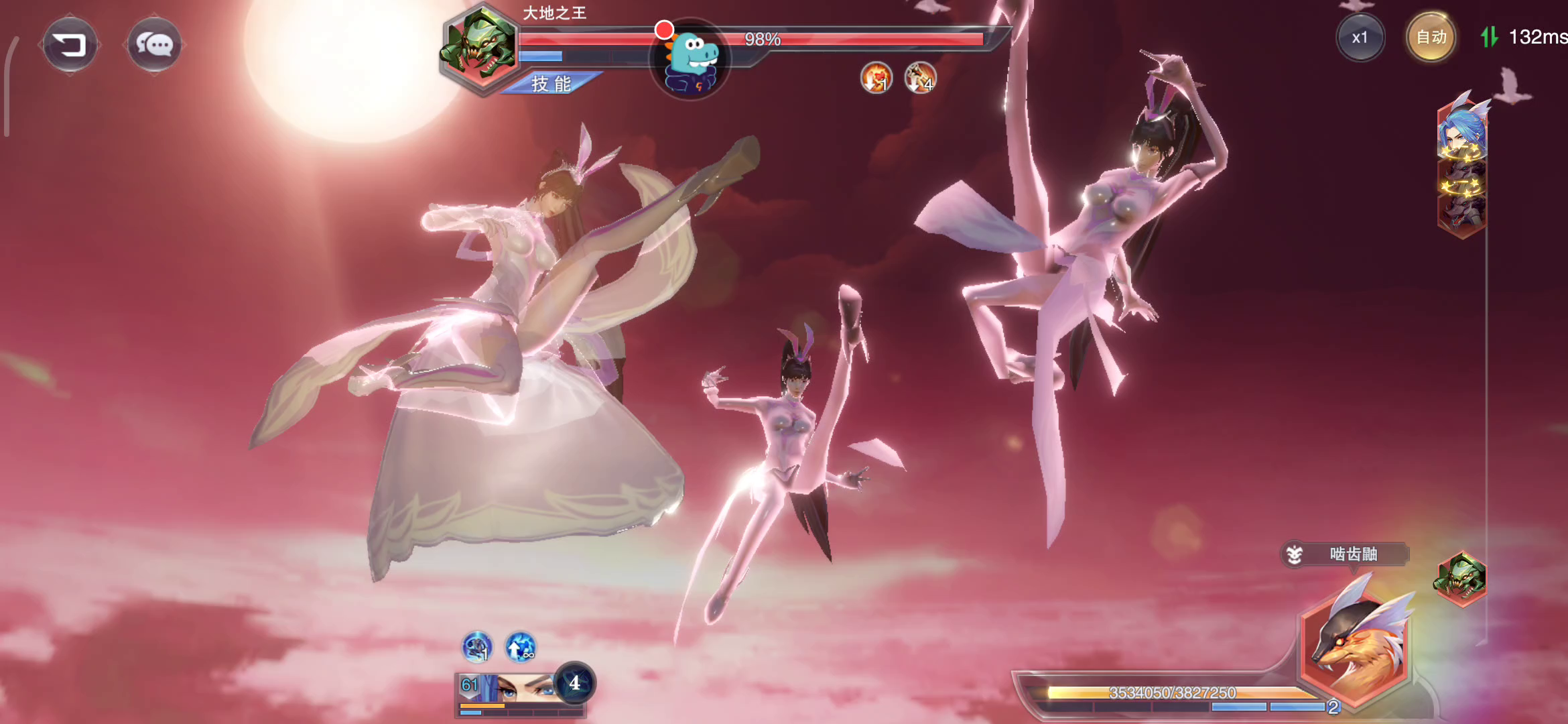Inspect the debuff icon showing 4
This screenshot has height=724, width=1568.
[x=920, y=78]
